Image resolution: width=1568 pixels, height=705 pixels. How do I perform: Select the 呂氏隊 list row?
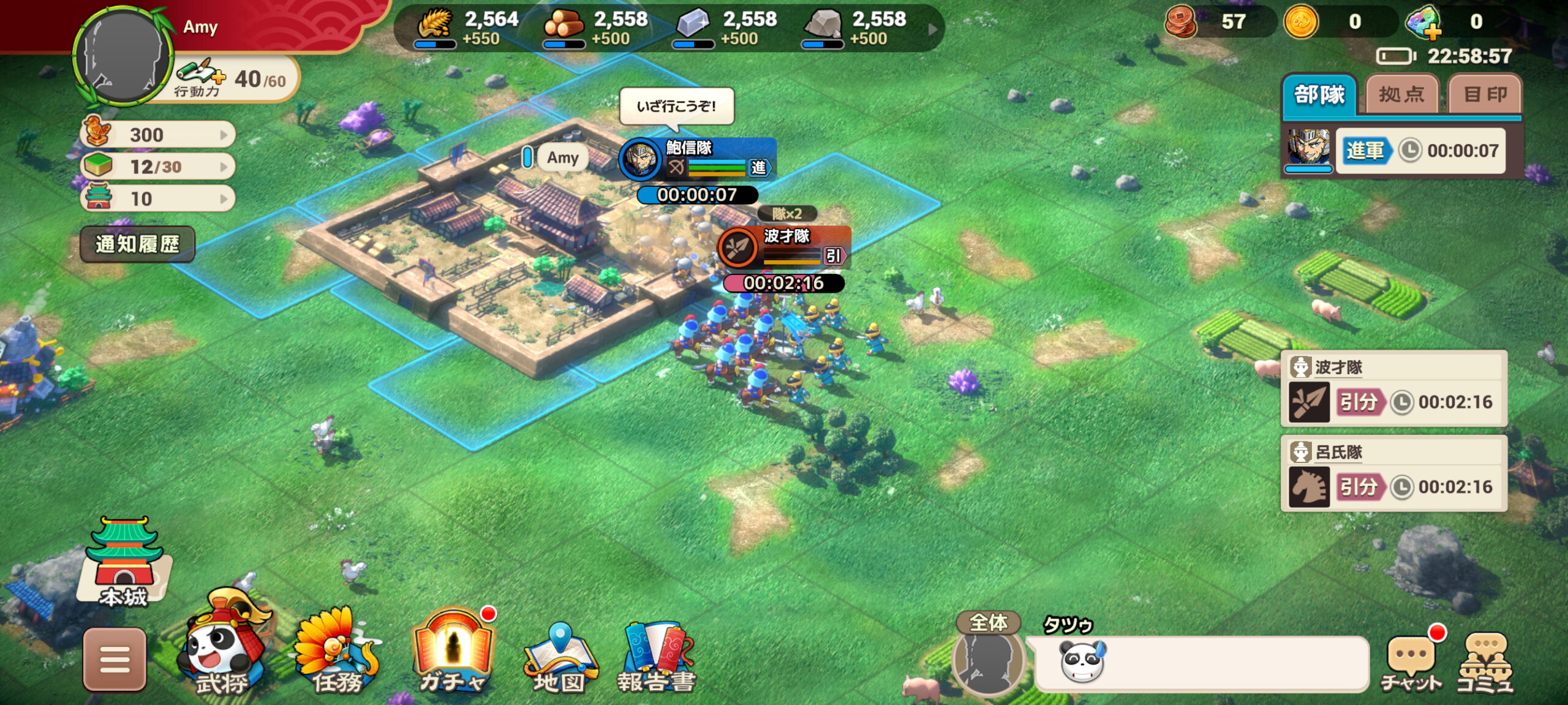[1394, 473]
